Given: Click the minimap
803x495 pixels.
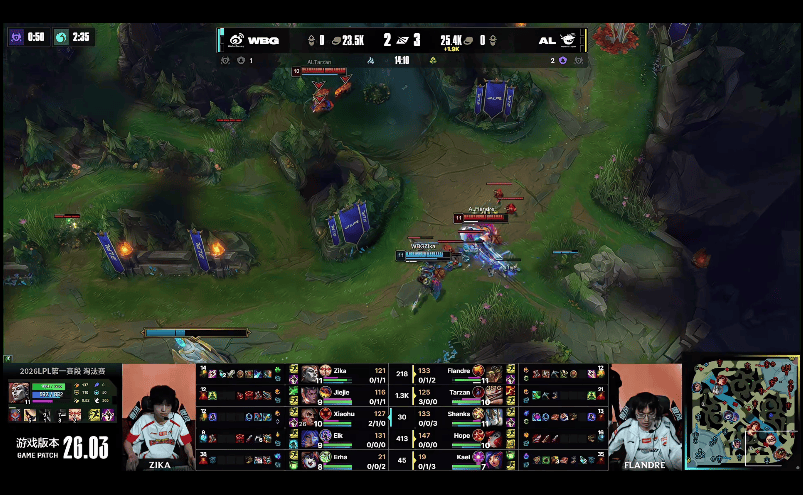Looking at the screenshot, I should pos(741,414).
